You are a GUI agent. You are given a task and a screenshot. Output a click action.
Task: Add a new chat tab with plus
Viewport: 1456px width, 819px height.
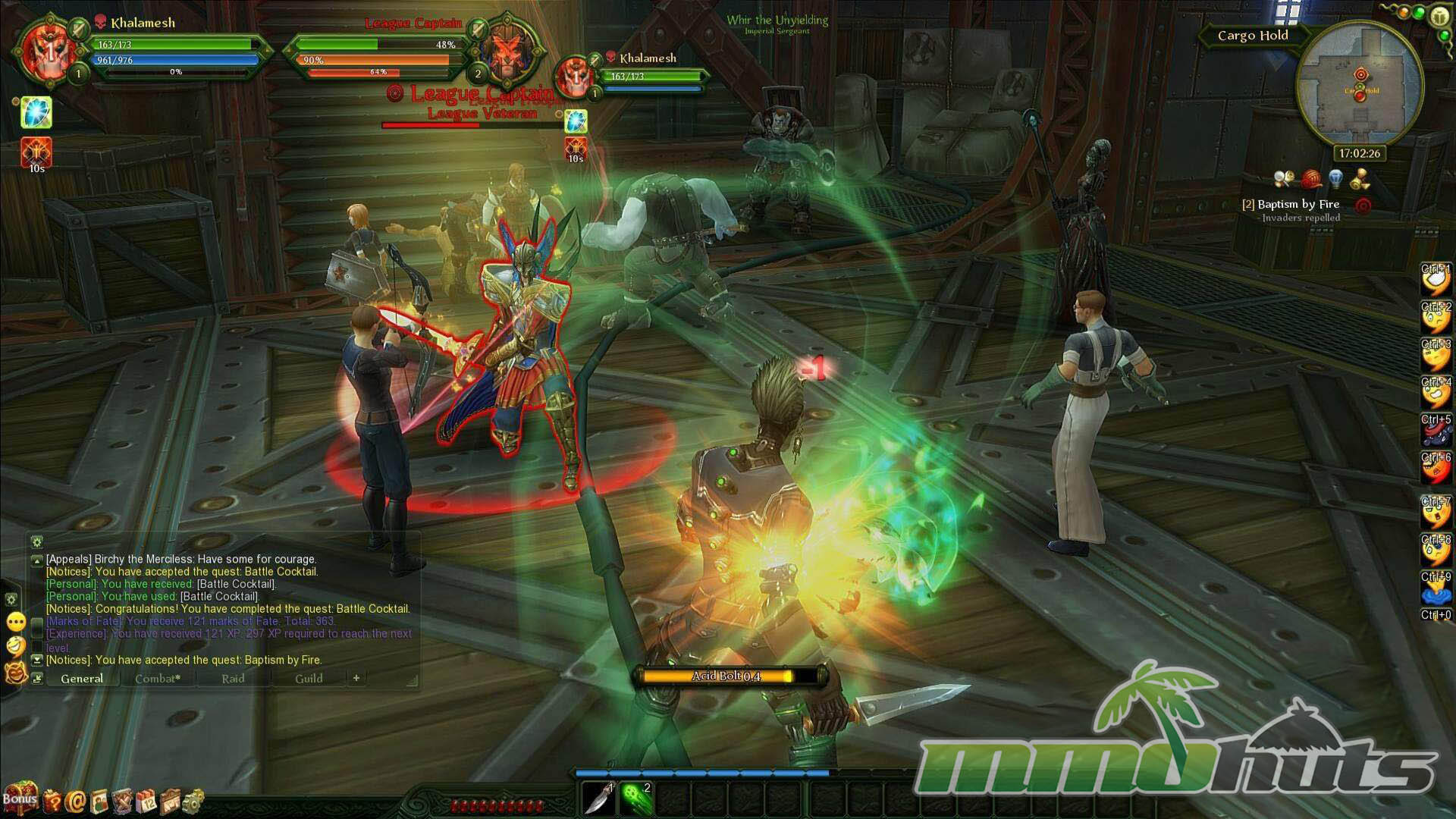356,678
